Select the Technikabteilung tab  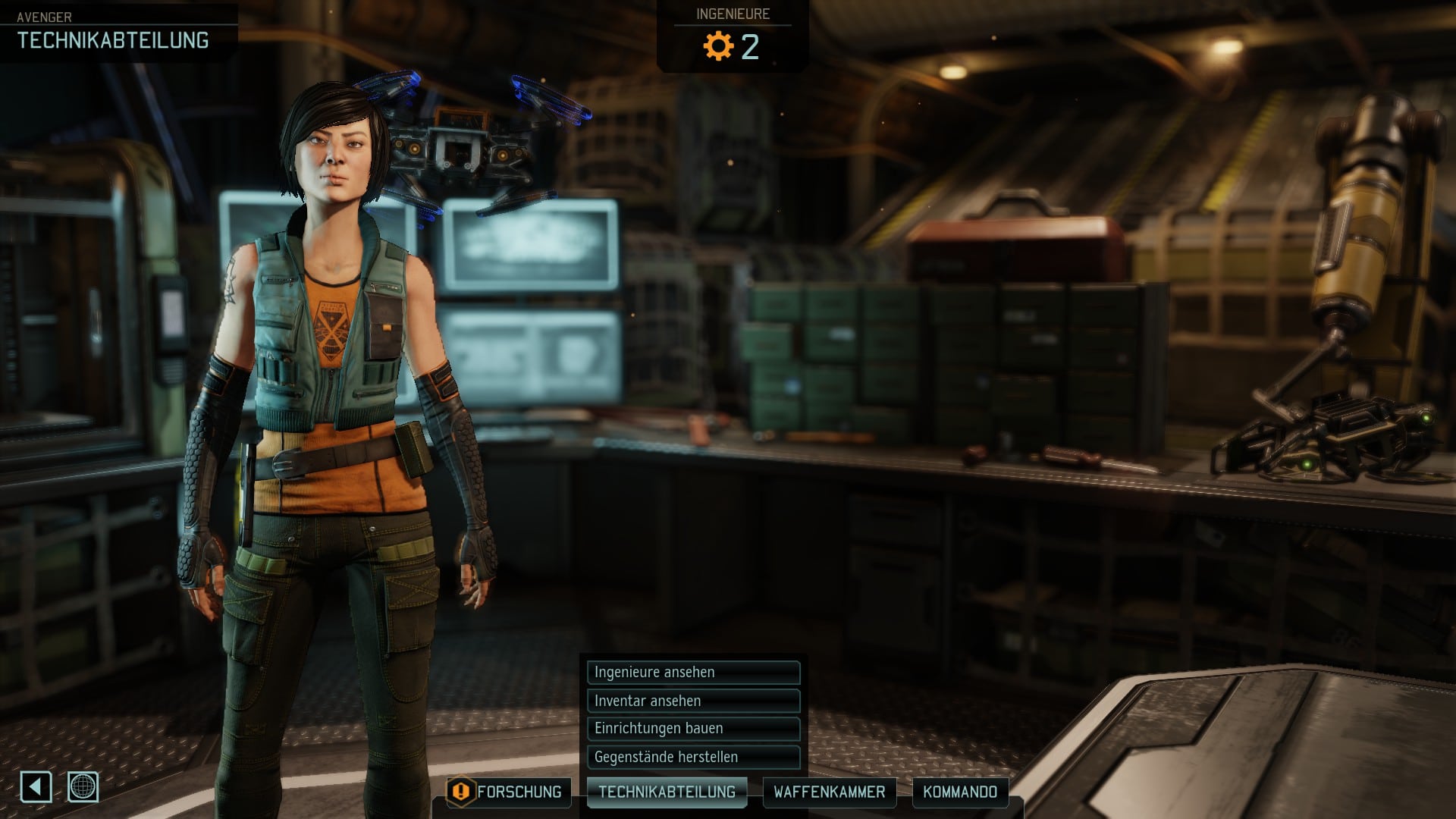tap(667, 792)
